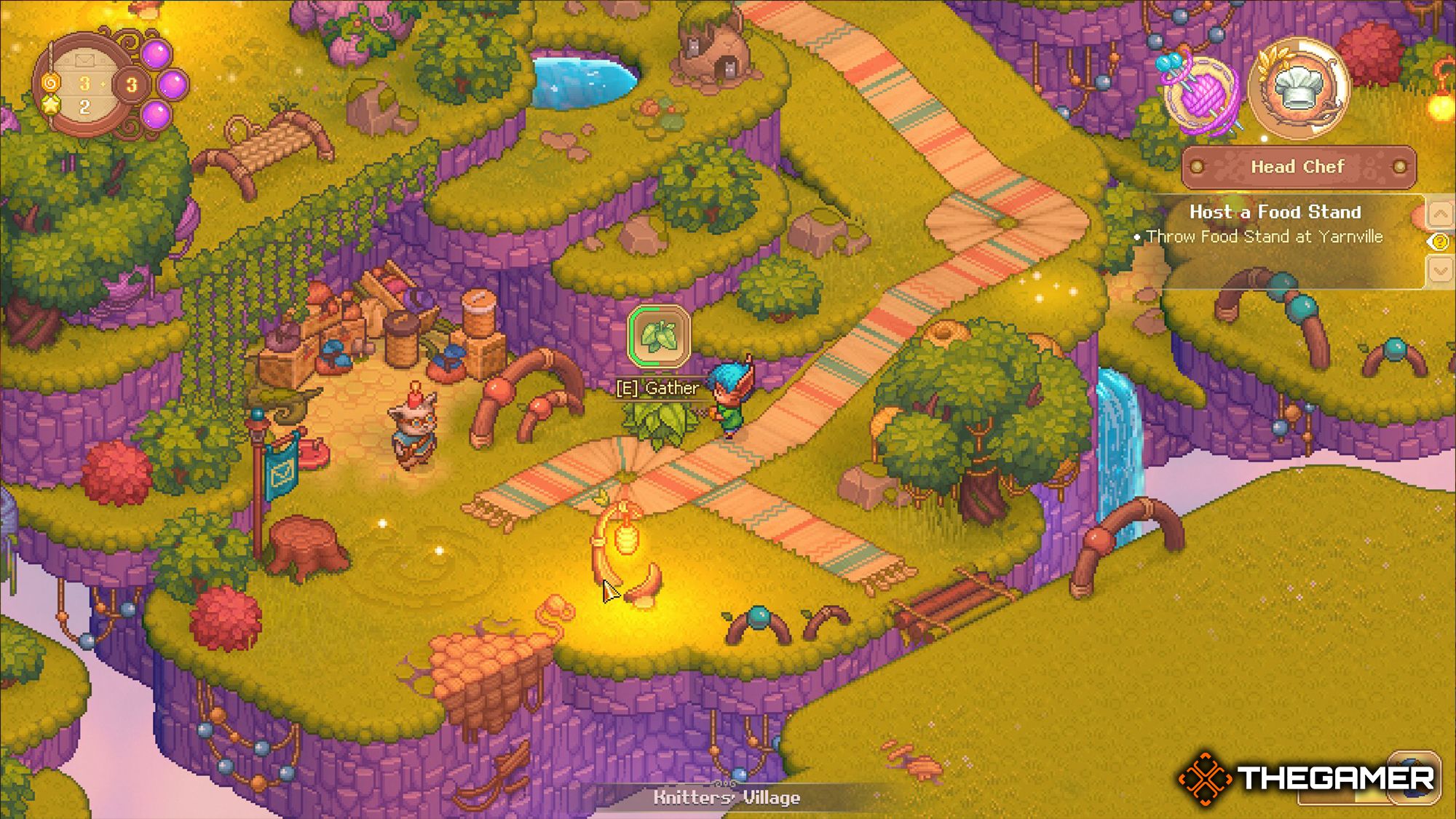This screenshot has height=819, width=1456.
Task: Click the star level icon on the HUD
Action: coord(51,107)
